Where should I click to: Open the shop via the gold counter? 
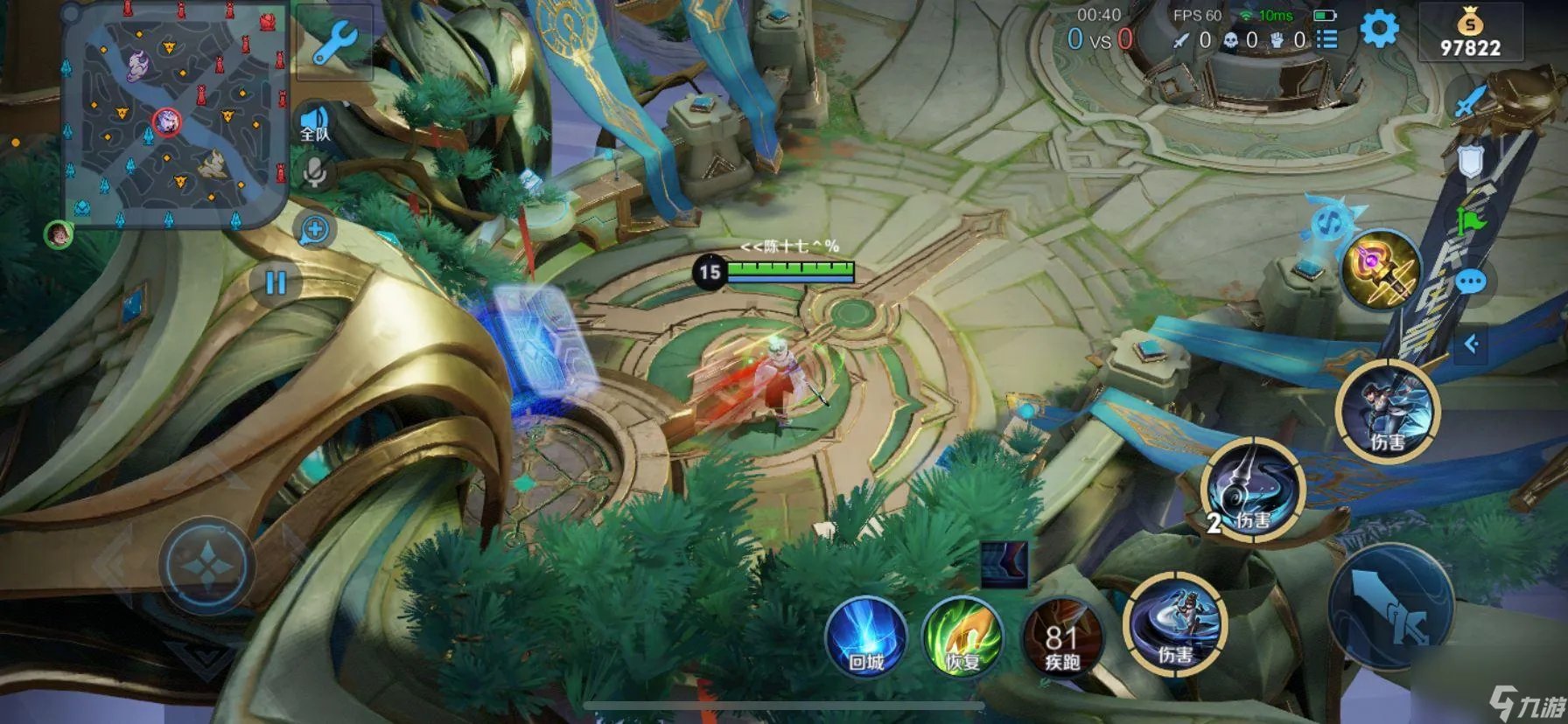click(x=1470, y=35)
